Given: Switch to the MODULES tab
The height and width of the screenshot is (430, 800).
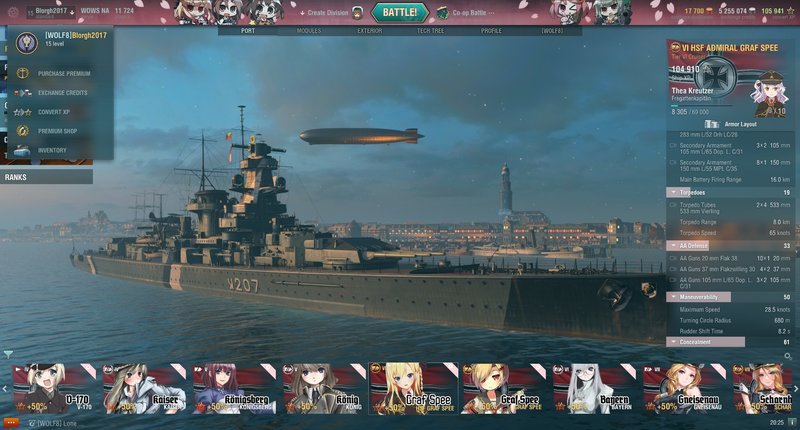Looking at the screenshot, I should 309,31.
